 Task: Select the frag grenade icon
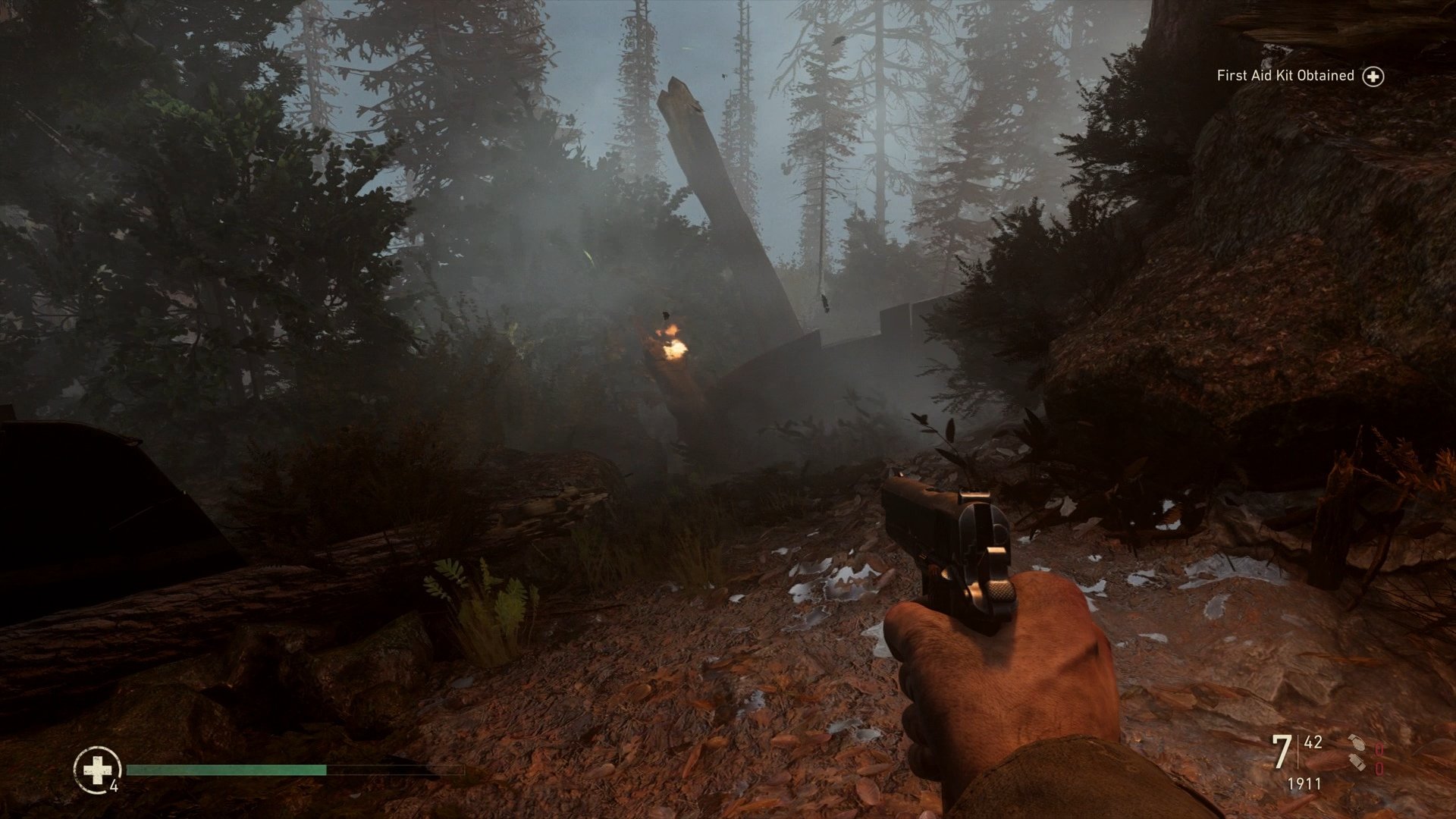click(x=1357, y=743)
